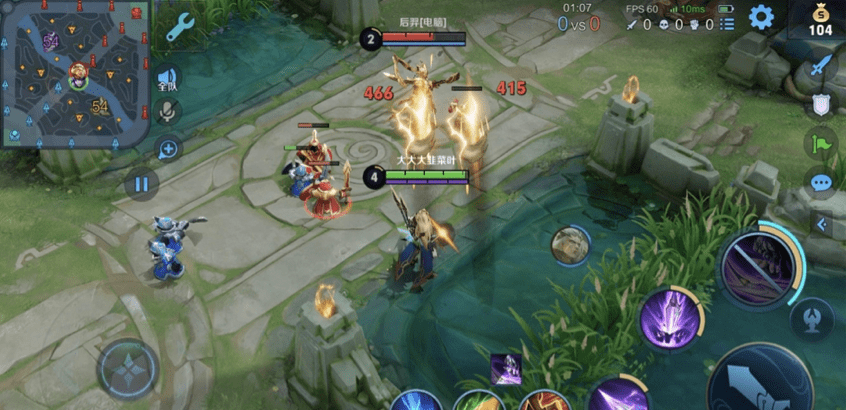Image resolution: width=846 pixels, height=410 pixels.
Task: Cast the purple crystal lightning skill
Action: coord(669,319)
